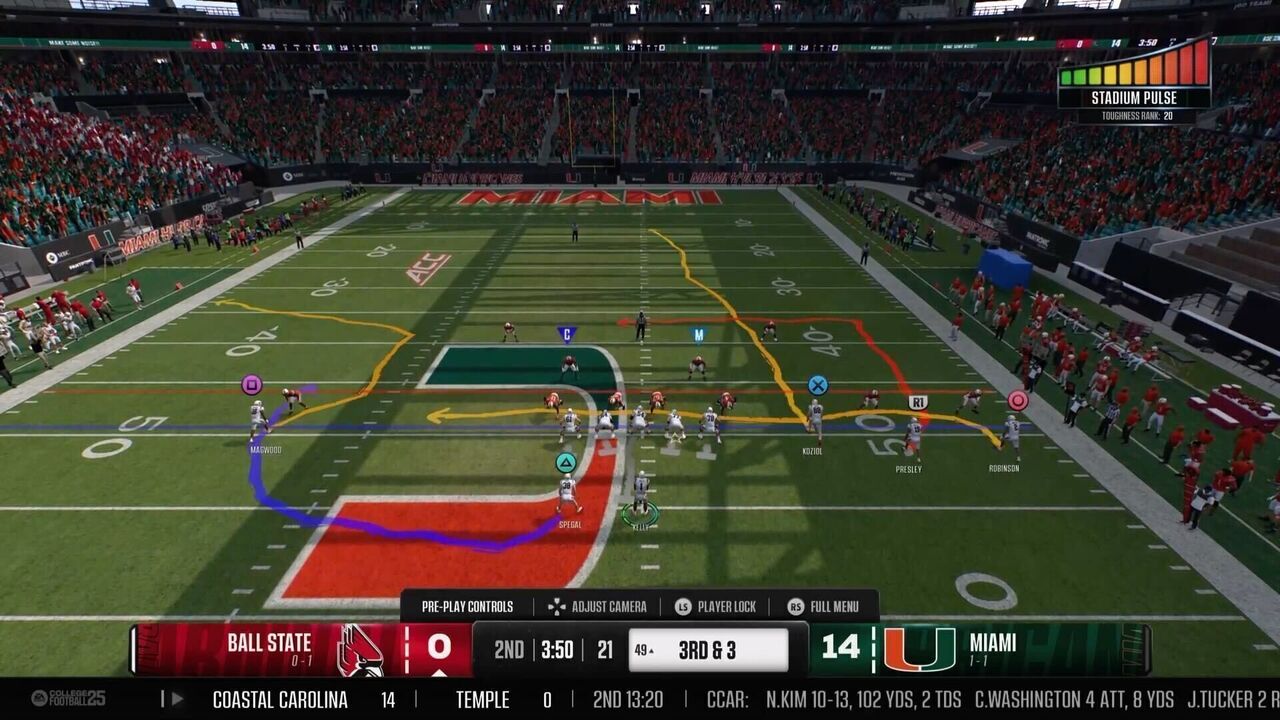
Task: Choose the Adjust Camera option
Action: click(x=597, y=606)
